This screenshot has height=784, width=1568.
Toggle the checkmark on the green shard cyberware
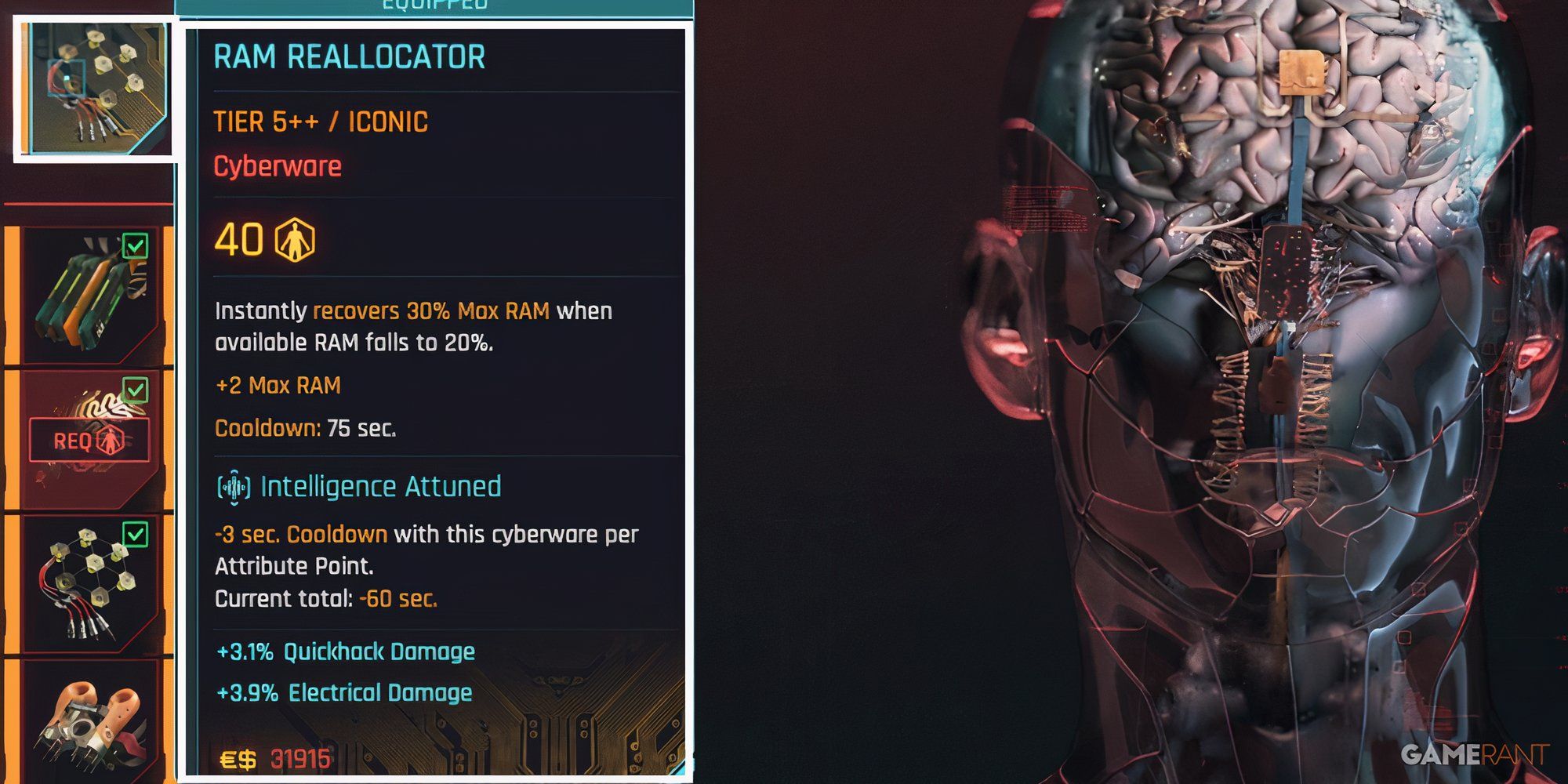(137, 245)
